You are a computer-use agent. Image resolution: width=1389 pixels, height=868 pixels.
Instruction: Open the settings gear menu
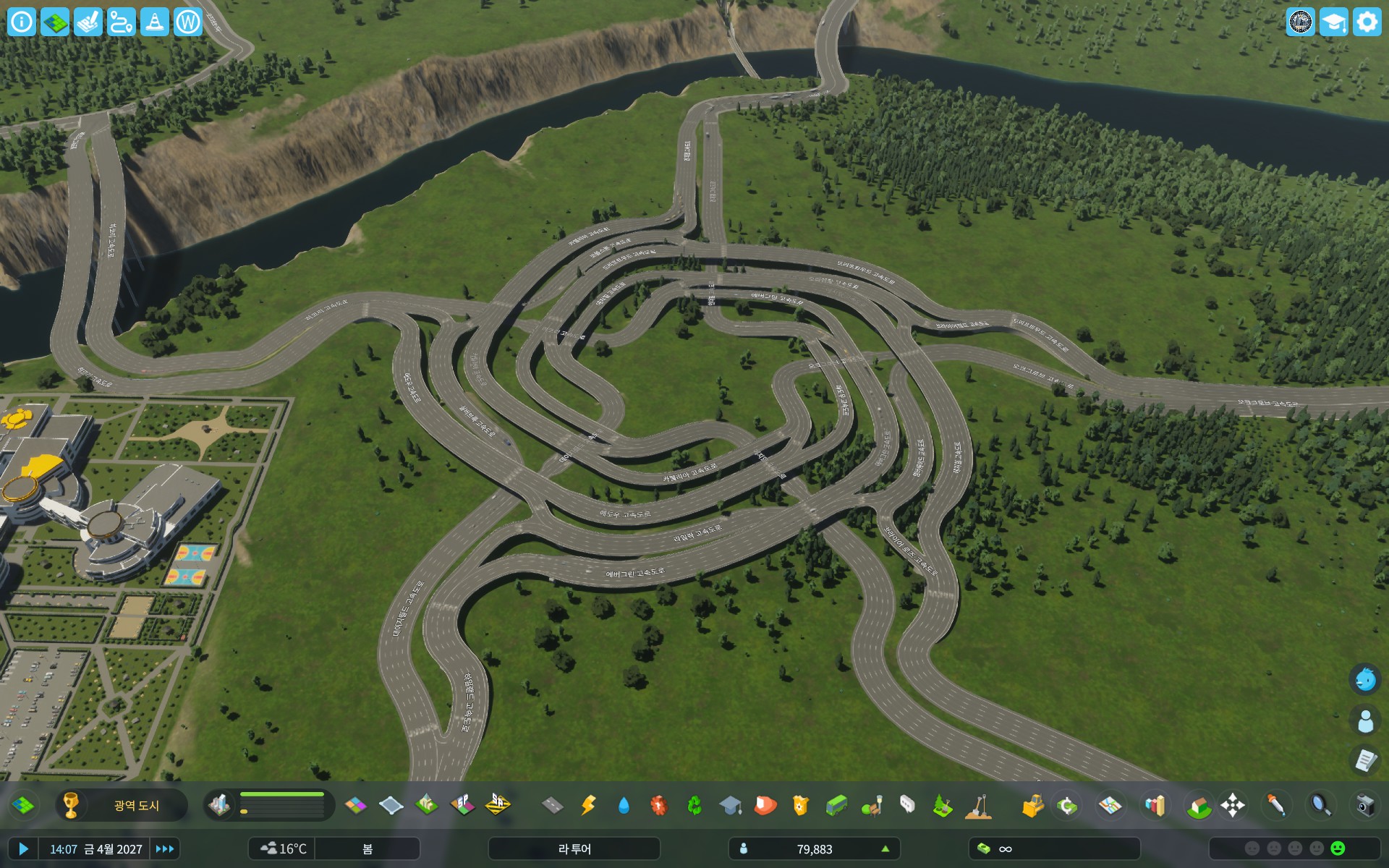pos(1367,22)
